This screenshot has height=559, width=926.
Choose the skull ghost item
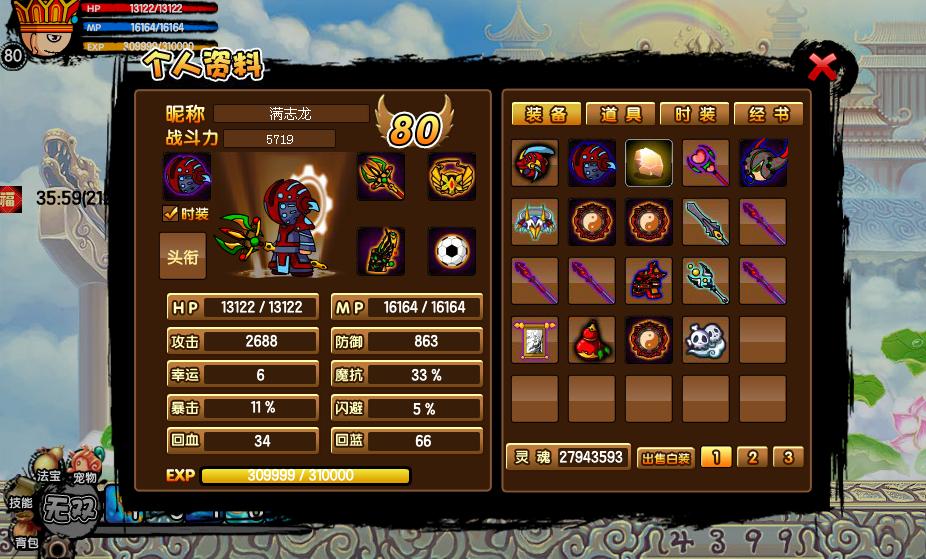click(x=706, y=341)
